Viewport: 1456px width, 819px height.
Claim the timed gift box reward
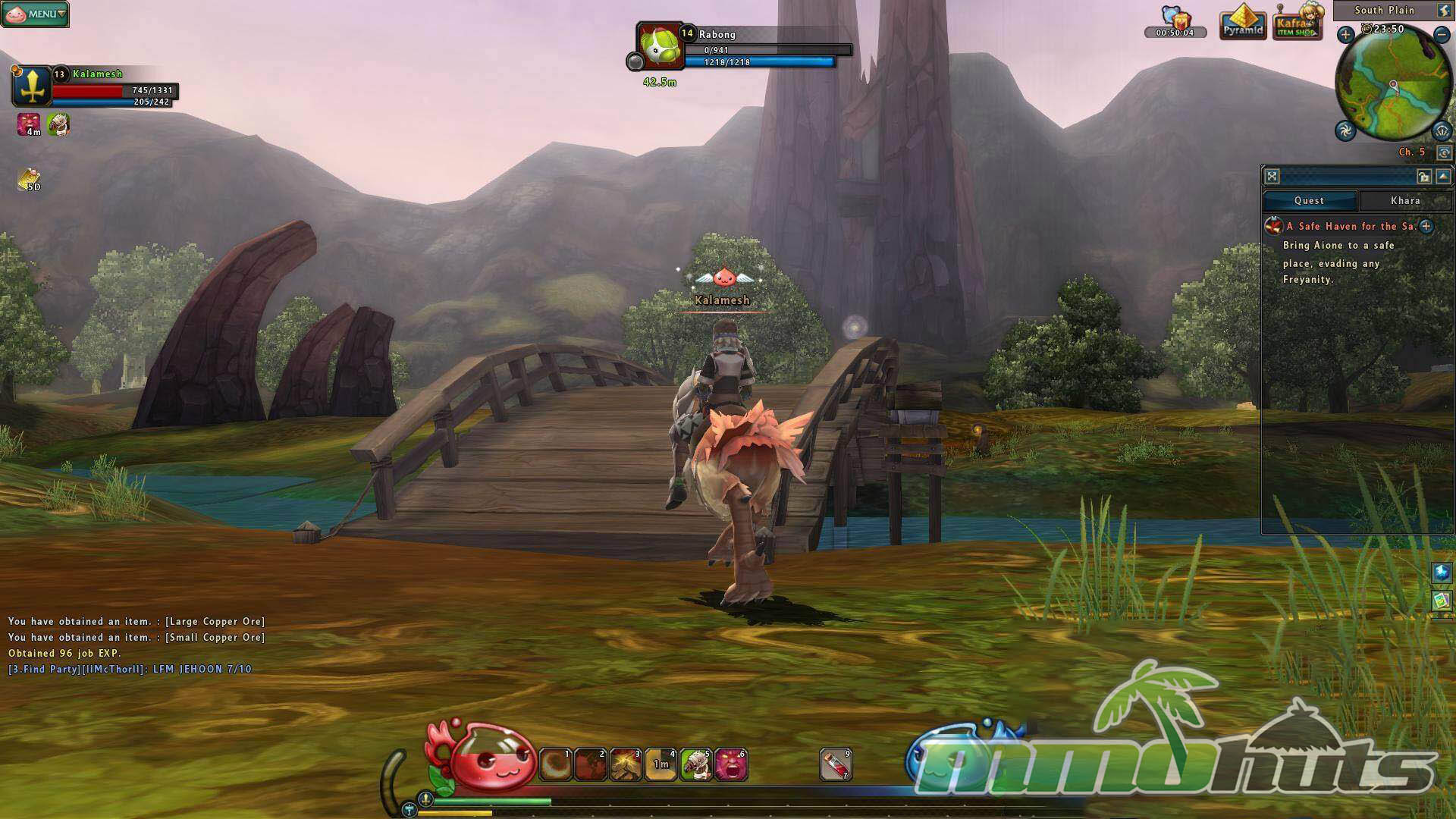pyautogui.click(x=1175, y=18)
